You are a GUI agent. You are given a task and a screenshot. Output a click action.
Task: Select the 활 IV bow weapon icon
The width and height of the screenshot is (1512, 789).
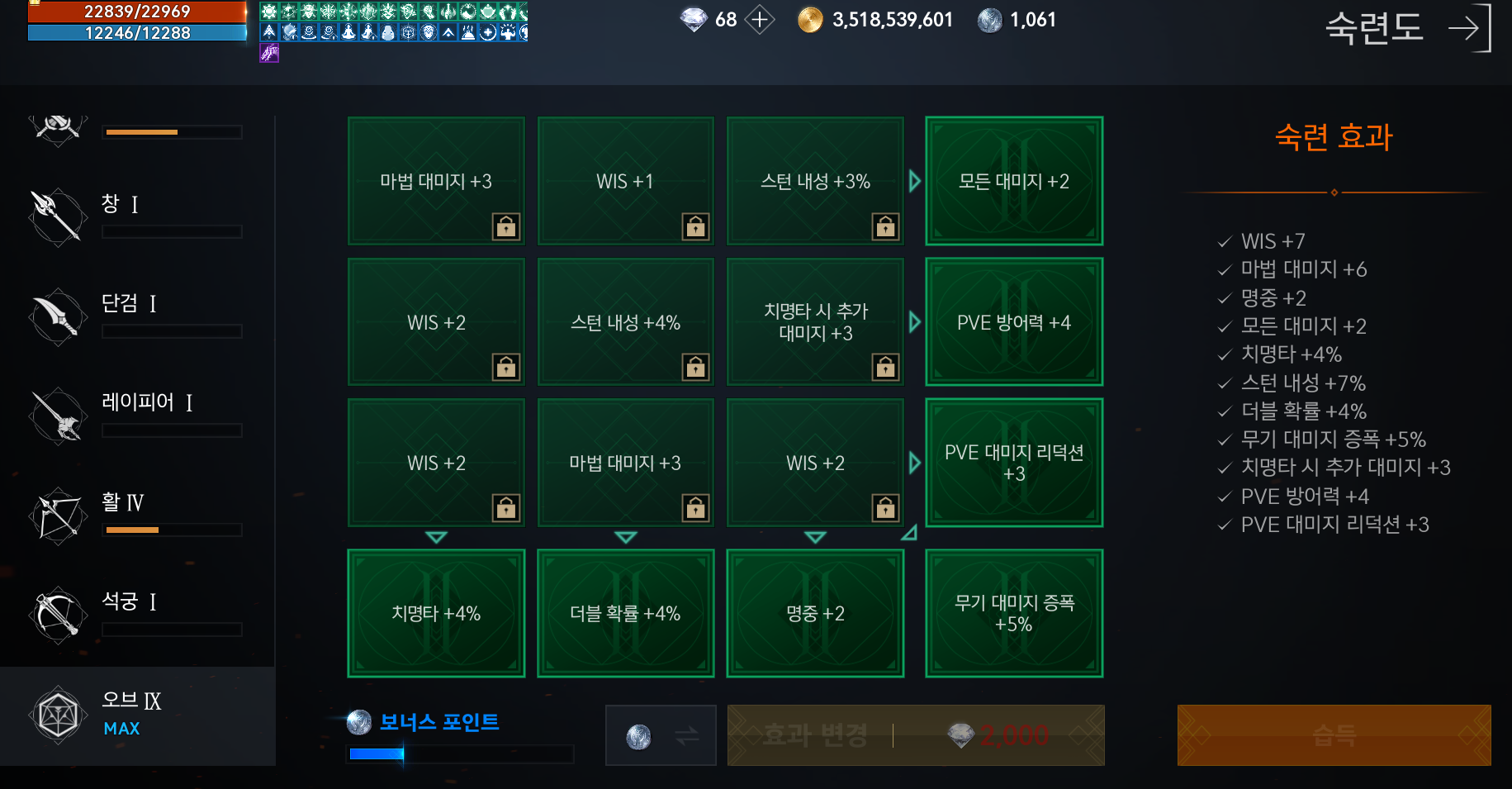pyautogui.click(x=56, y=515)
